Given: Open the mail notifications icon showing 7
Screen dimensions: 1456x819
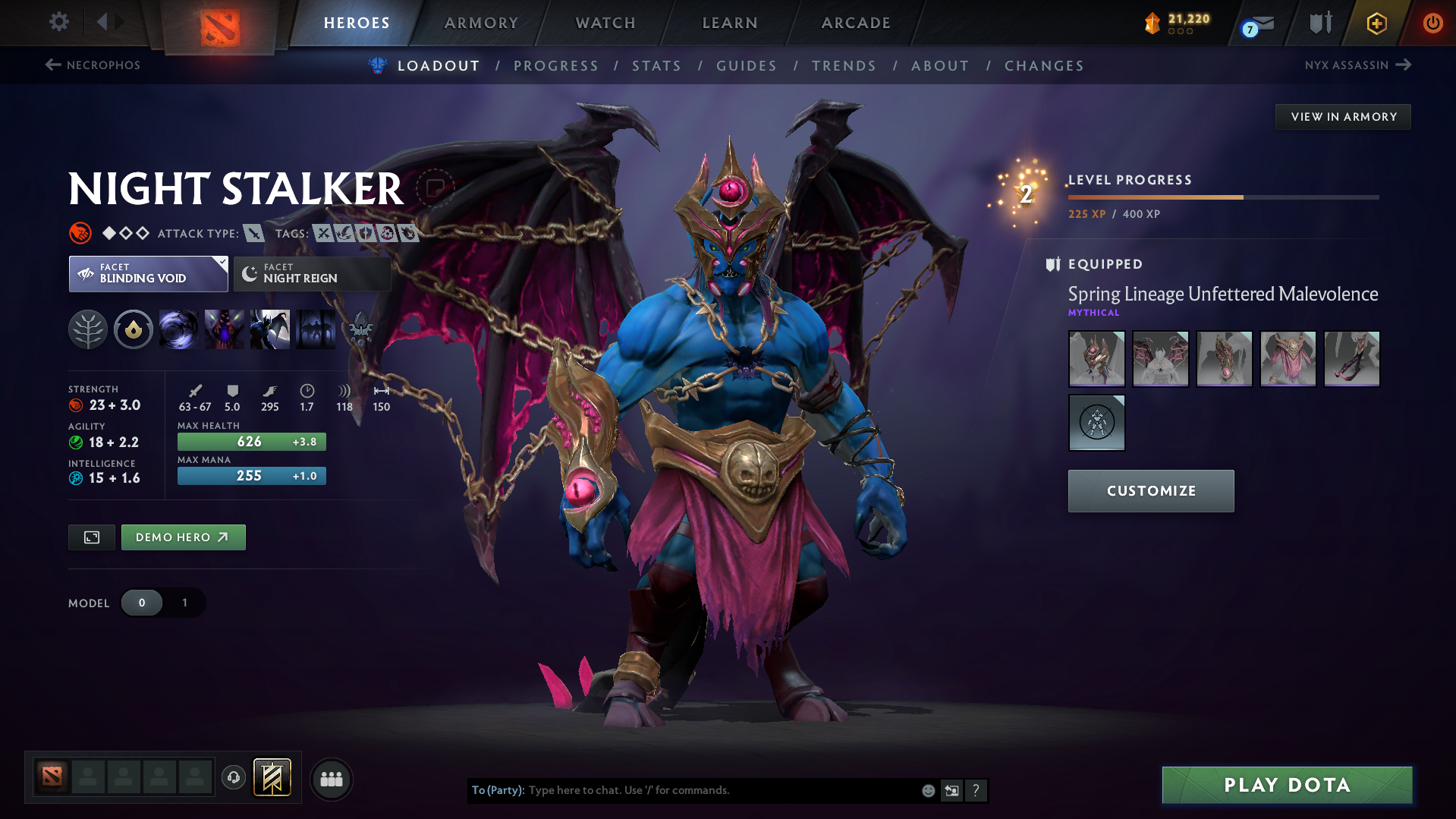Looking at the screenshot, I should click(x=1256, y=23).
